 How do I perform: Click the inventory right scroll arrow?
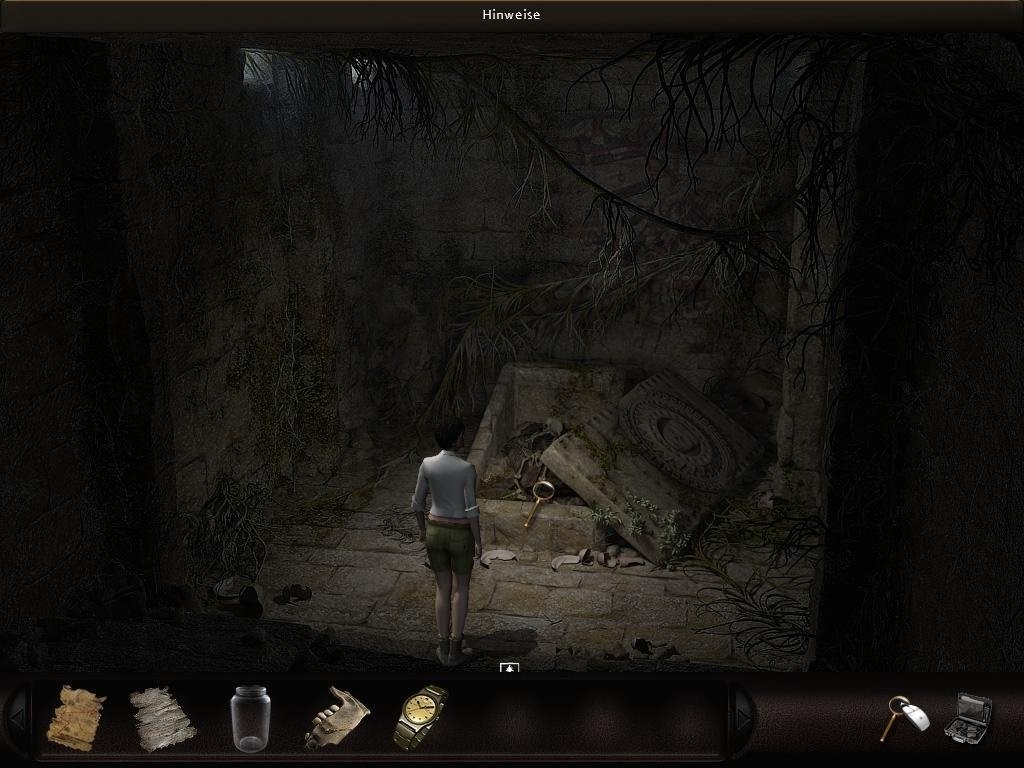tap(741, 717)
